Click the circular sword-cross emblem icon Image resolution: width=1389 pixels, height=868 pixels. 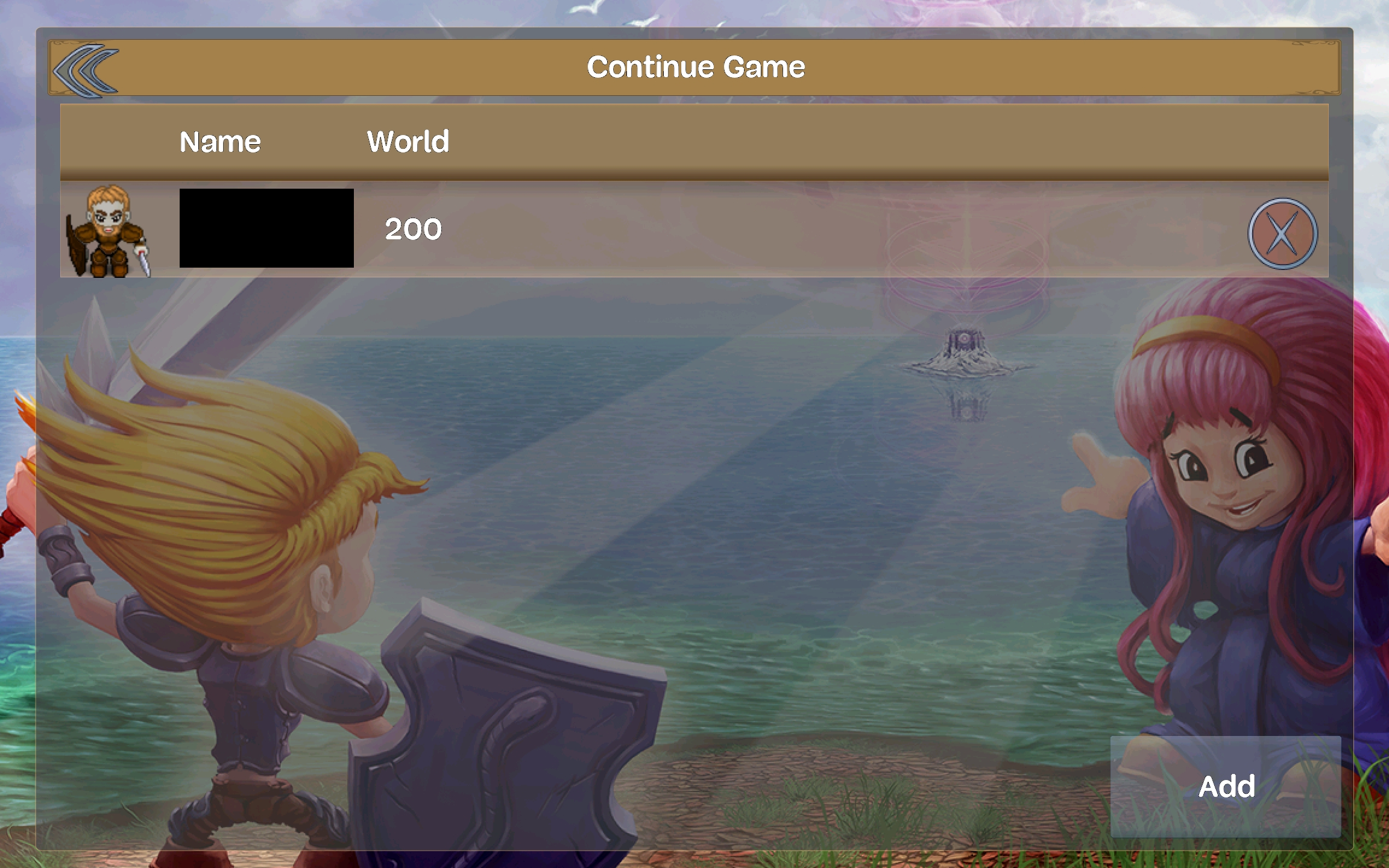[x=1282, y=234]
